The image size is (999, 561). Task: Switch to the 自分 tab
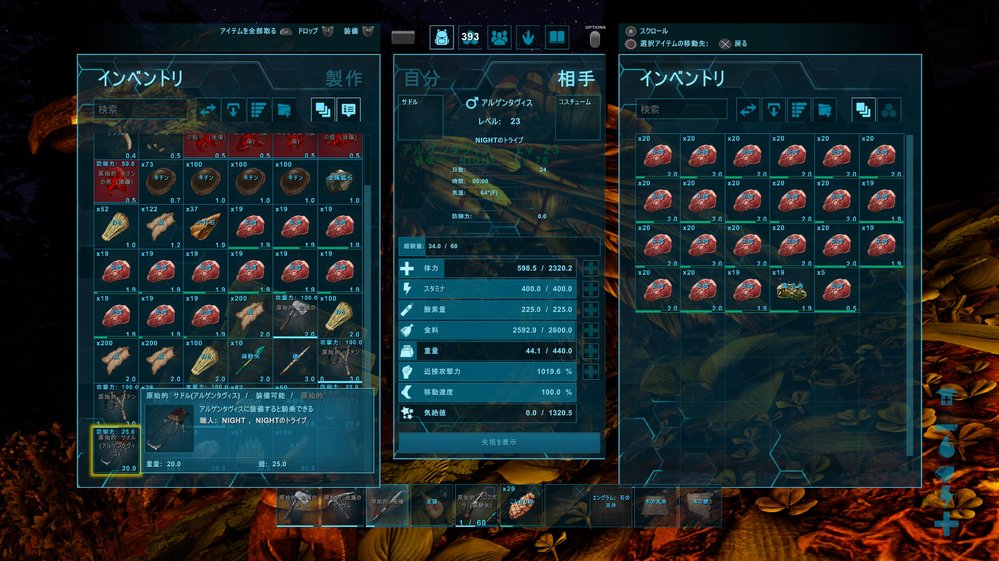(x=421, y=79)
